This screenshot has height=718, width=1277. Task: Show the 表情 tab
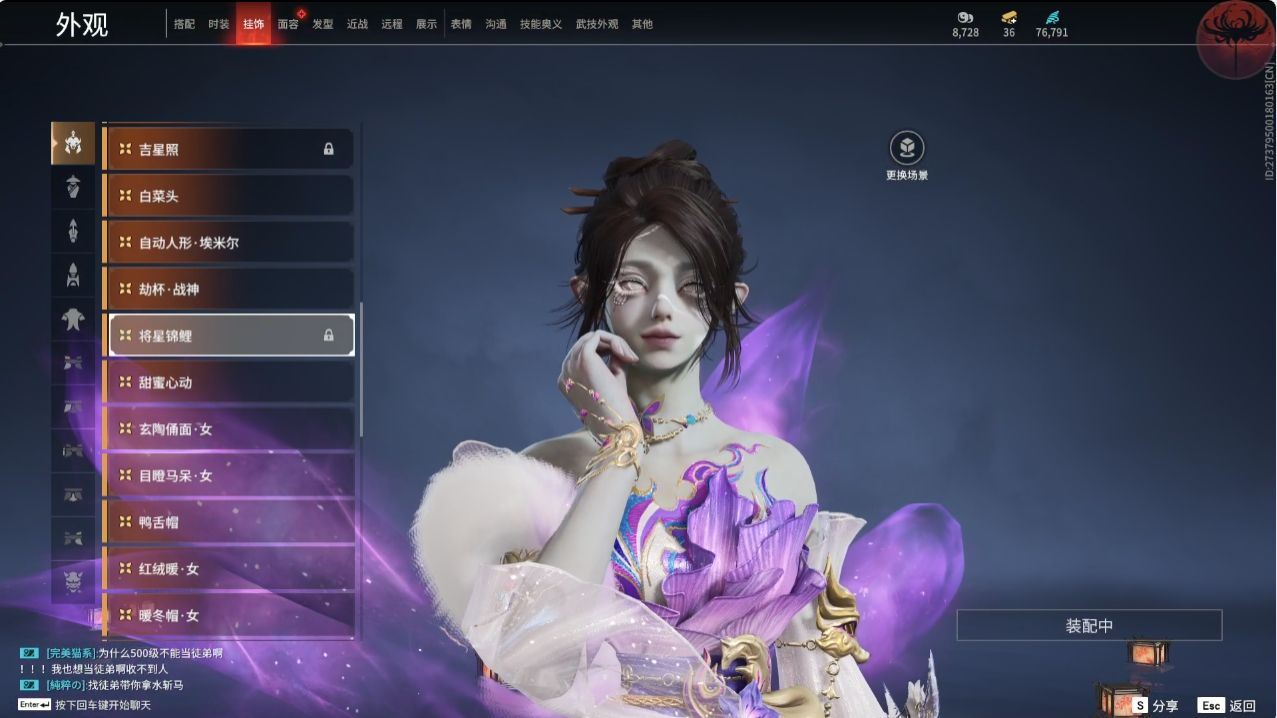pos(461,24)
